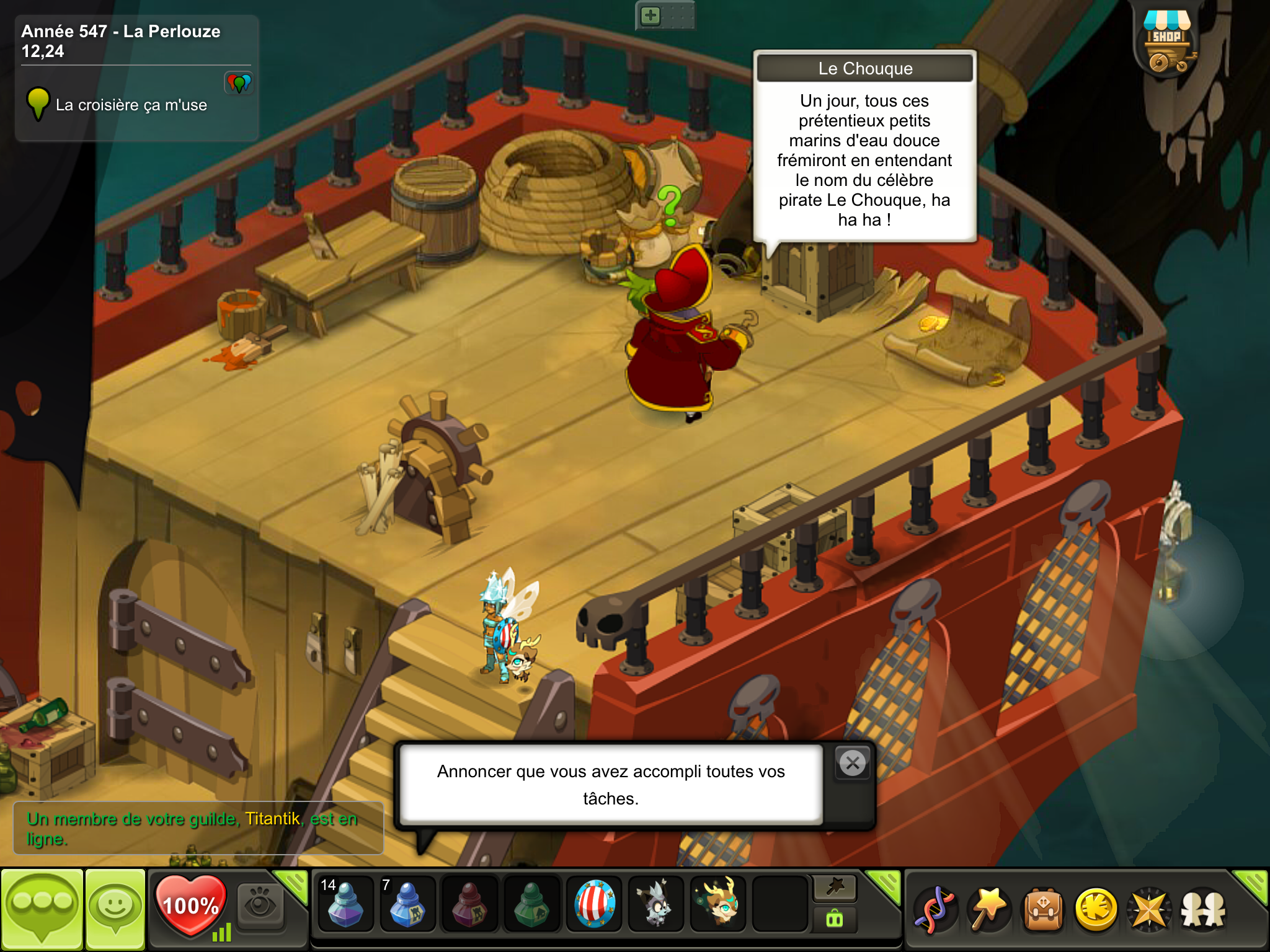The height and width of the screenshot is (952, 1270).
Task: Toggle the map markers icon in the quest panel
Action: (239, 82)
